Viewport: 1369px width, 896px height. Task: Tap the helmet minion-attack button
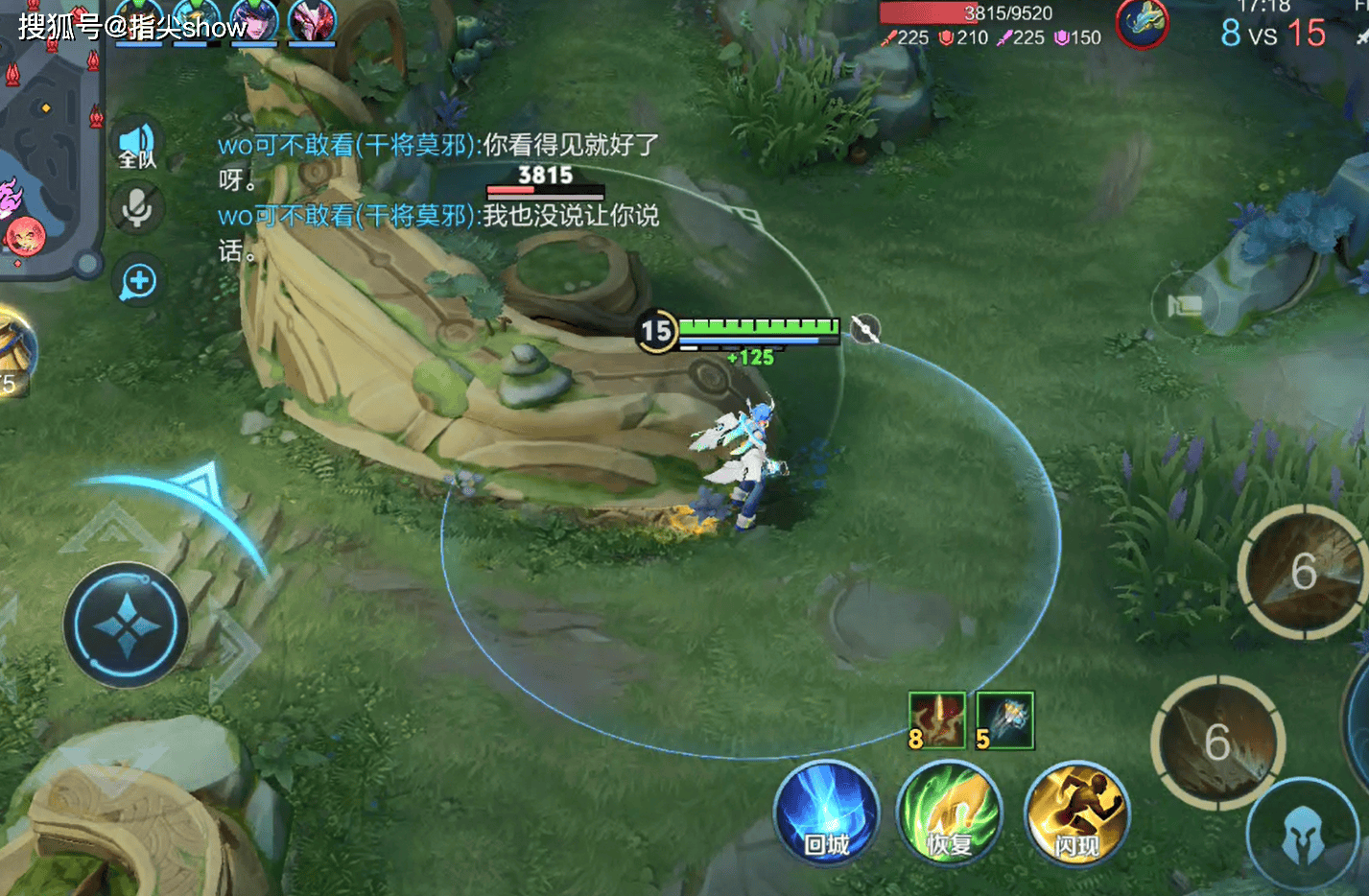[1304, 837]
